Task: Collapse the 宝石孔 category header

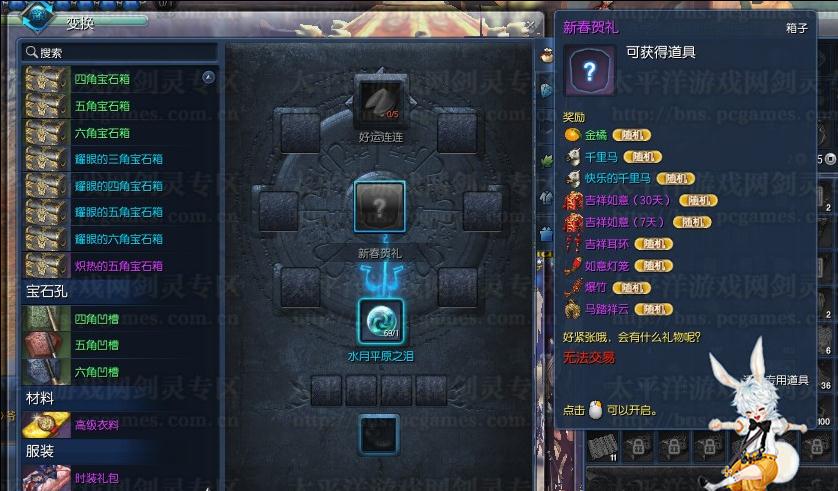Action: pos(46,292)
